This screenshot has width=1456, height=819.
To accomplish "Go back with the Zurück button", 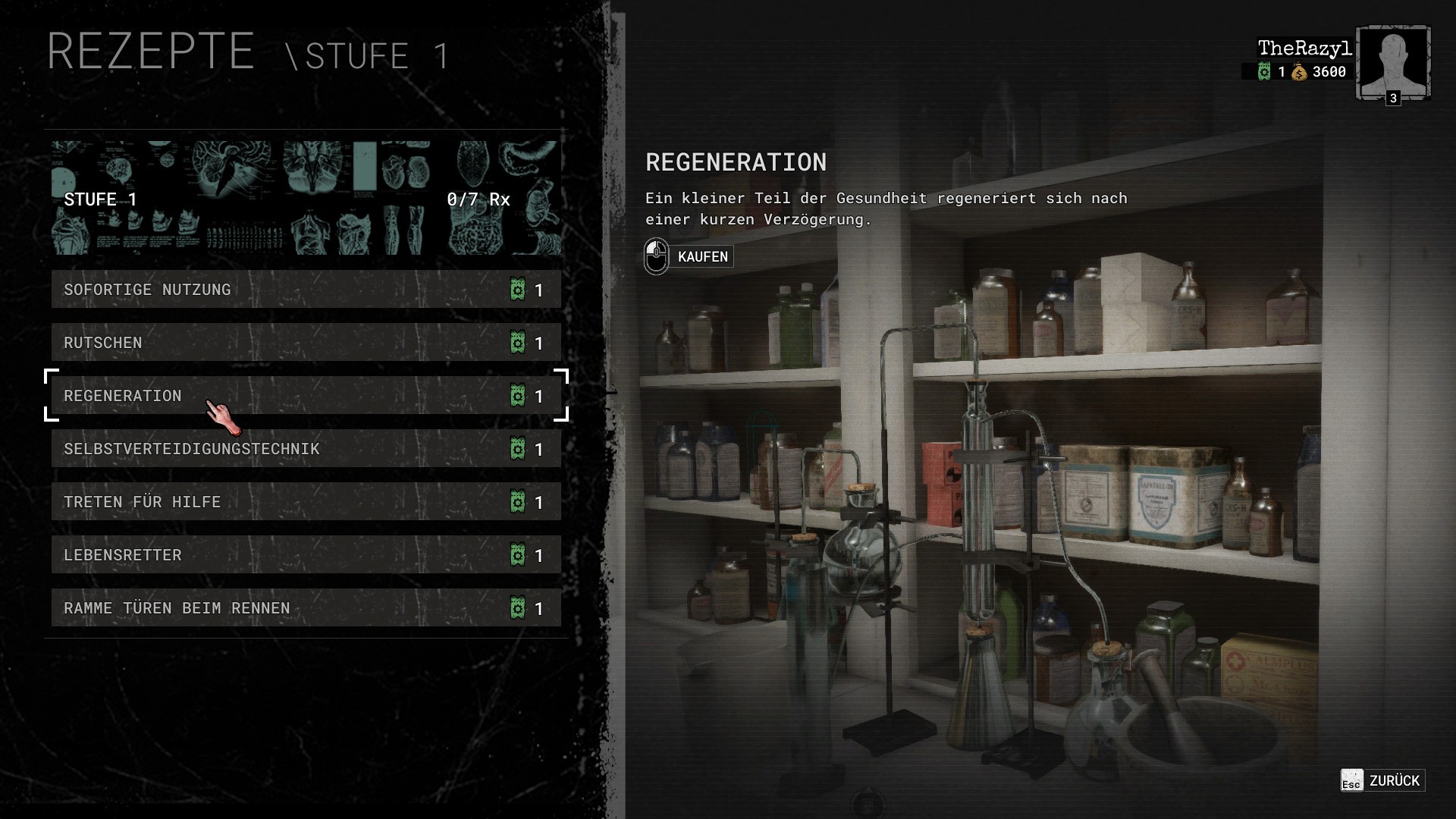I will (1382, 780).
